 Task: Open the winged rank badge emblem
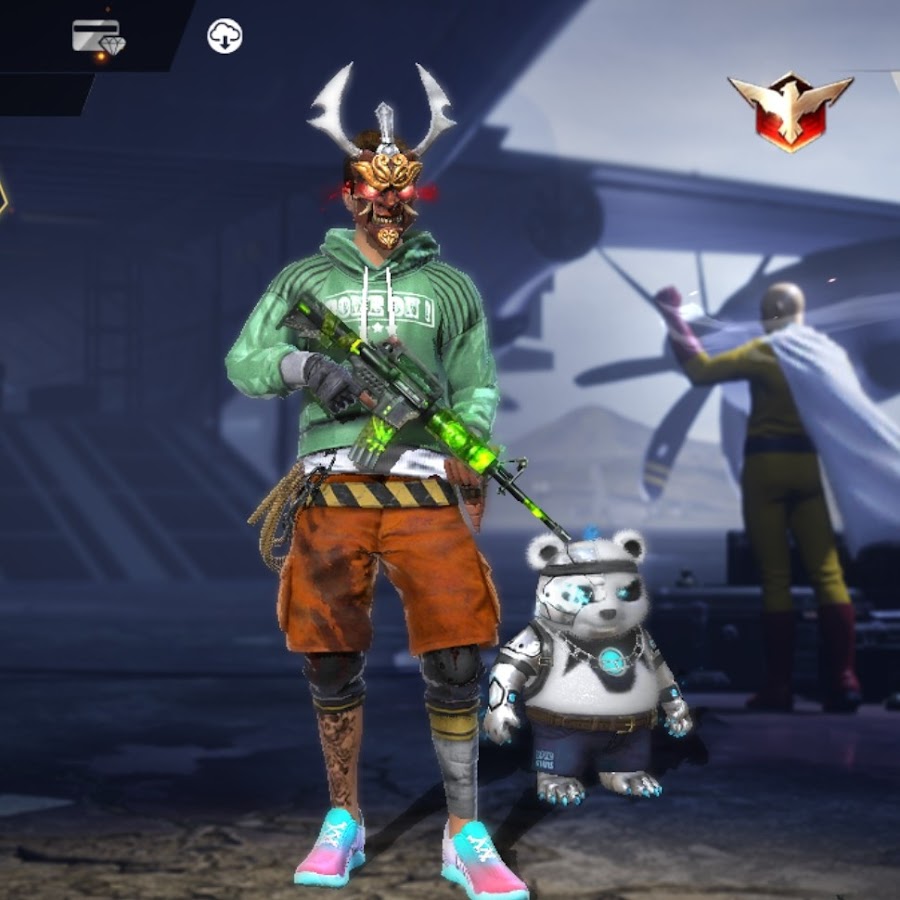790,109
